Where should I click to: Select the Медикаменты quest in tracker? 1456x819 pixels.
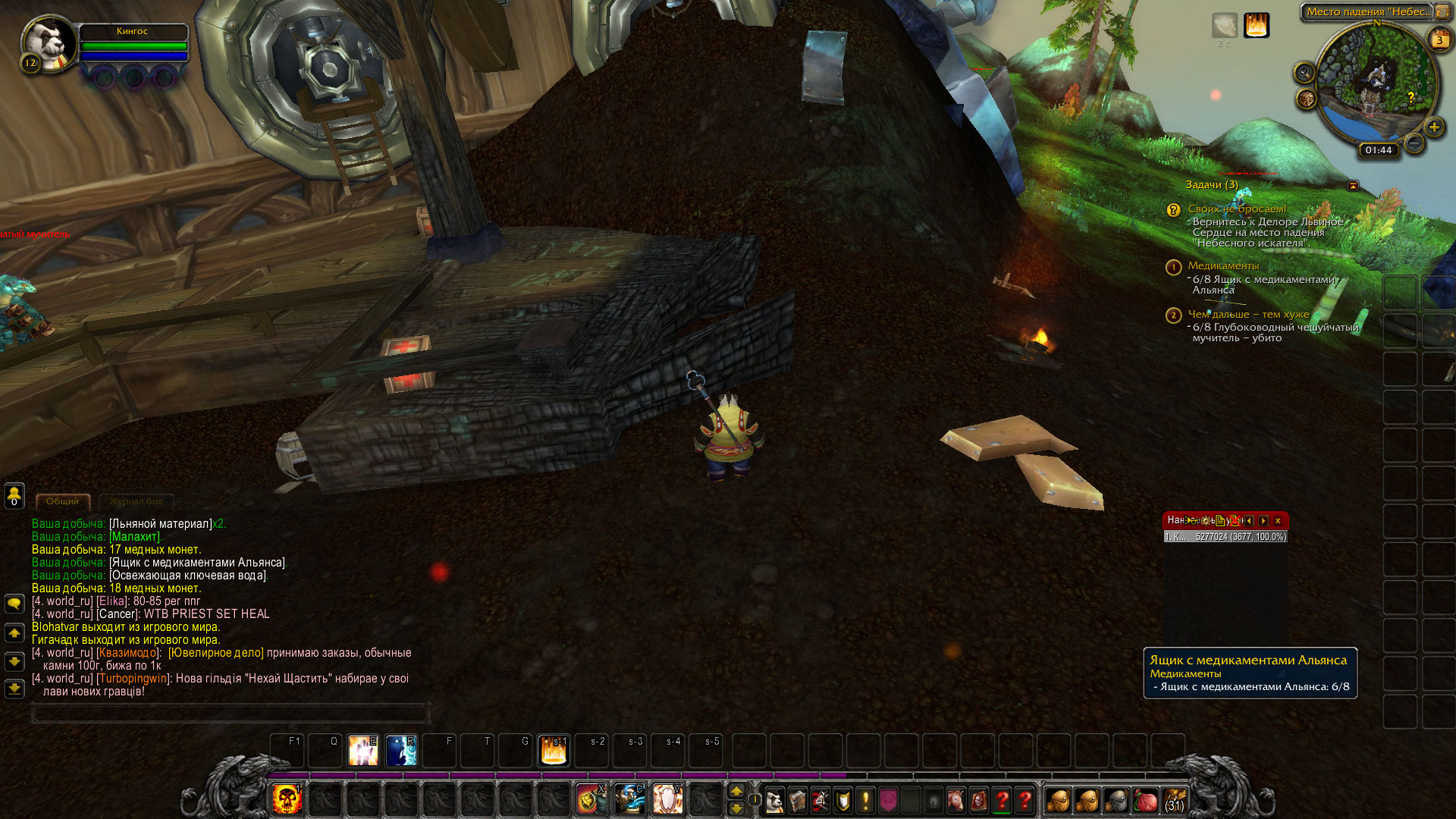click(x=1222, y=265)
